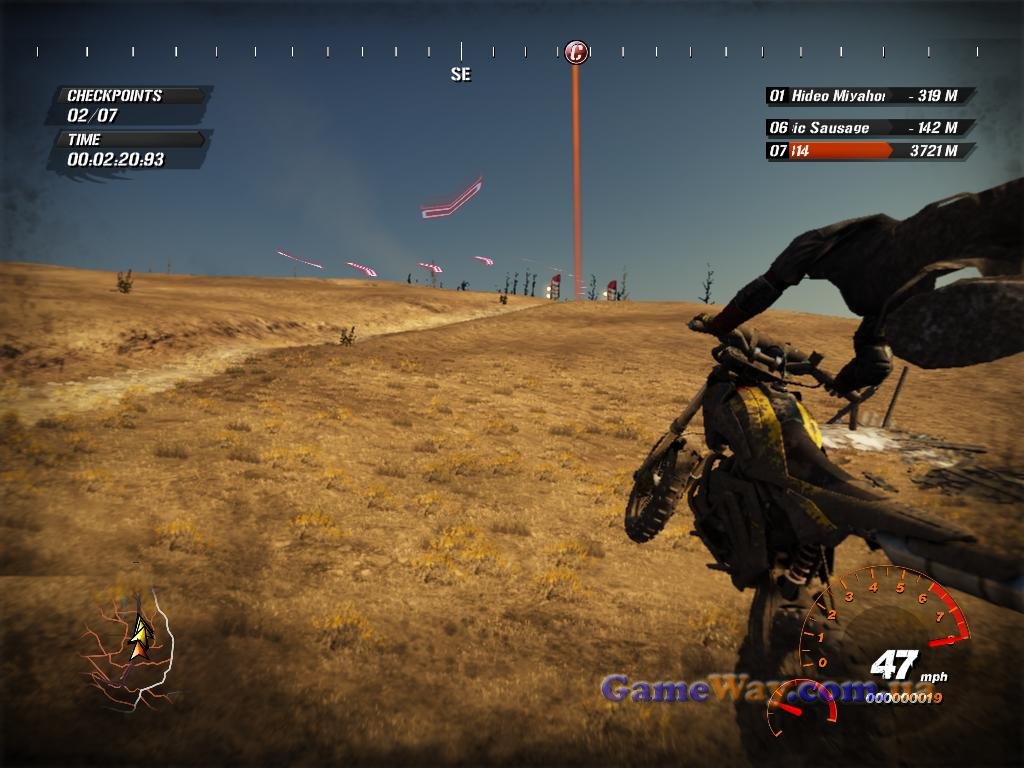
Task: Open the Checkpoints objective tracker
Action: pyautogui.click(x=130, y=105)
